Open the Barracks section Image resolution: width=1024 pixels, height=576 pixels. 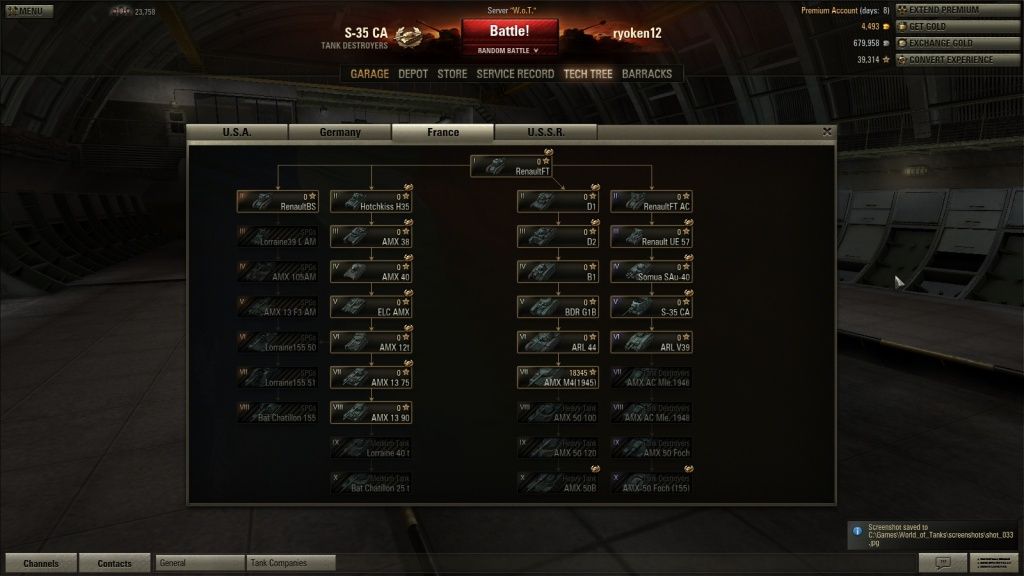click(x=647, y=74)
